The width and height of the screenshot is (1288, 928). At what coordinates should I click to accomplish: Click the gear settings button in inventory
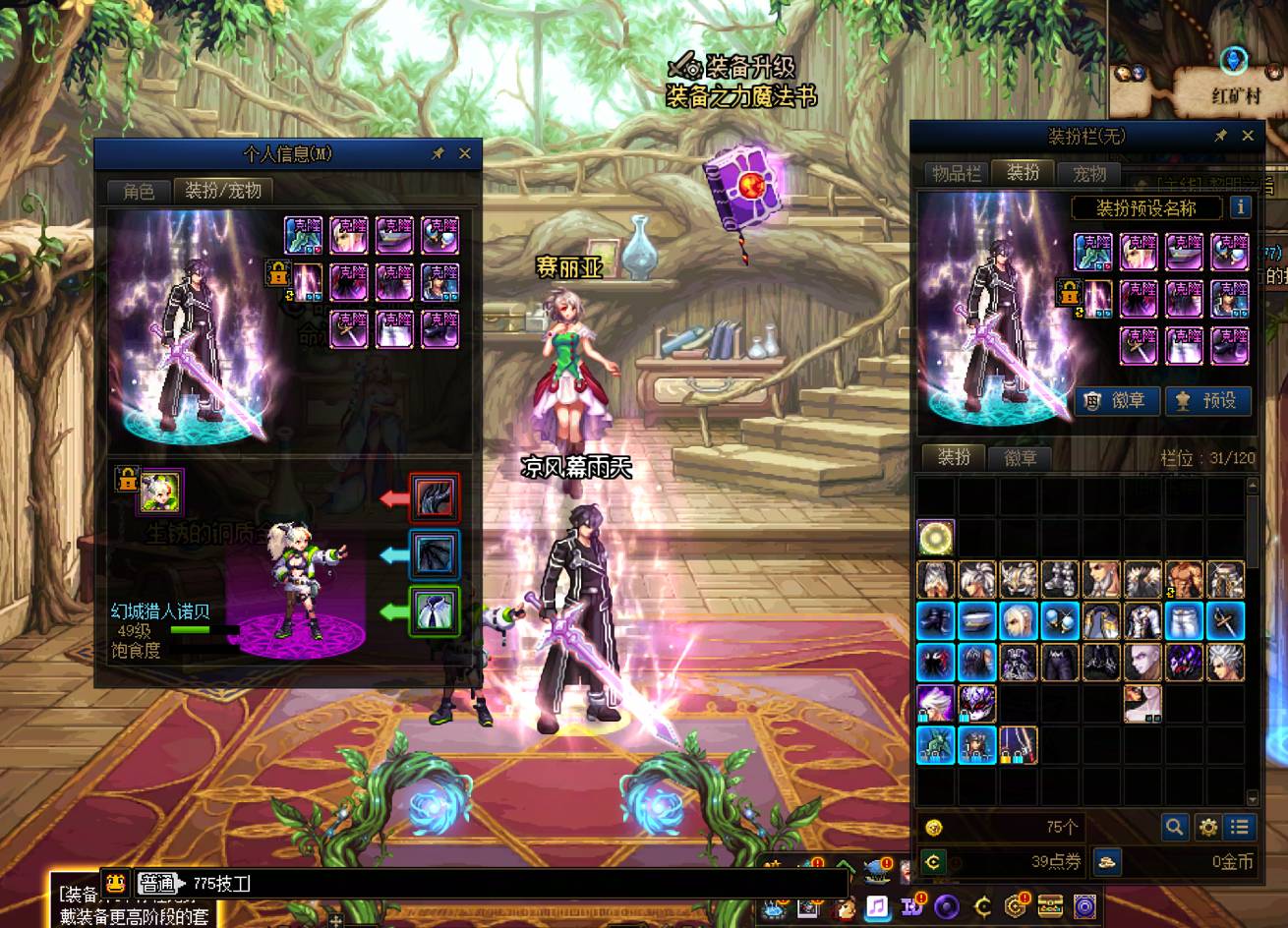click(x=1207, y=827)
